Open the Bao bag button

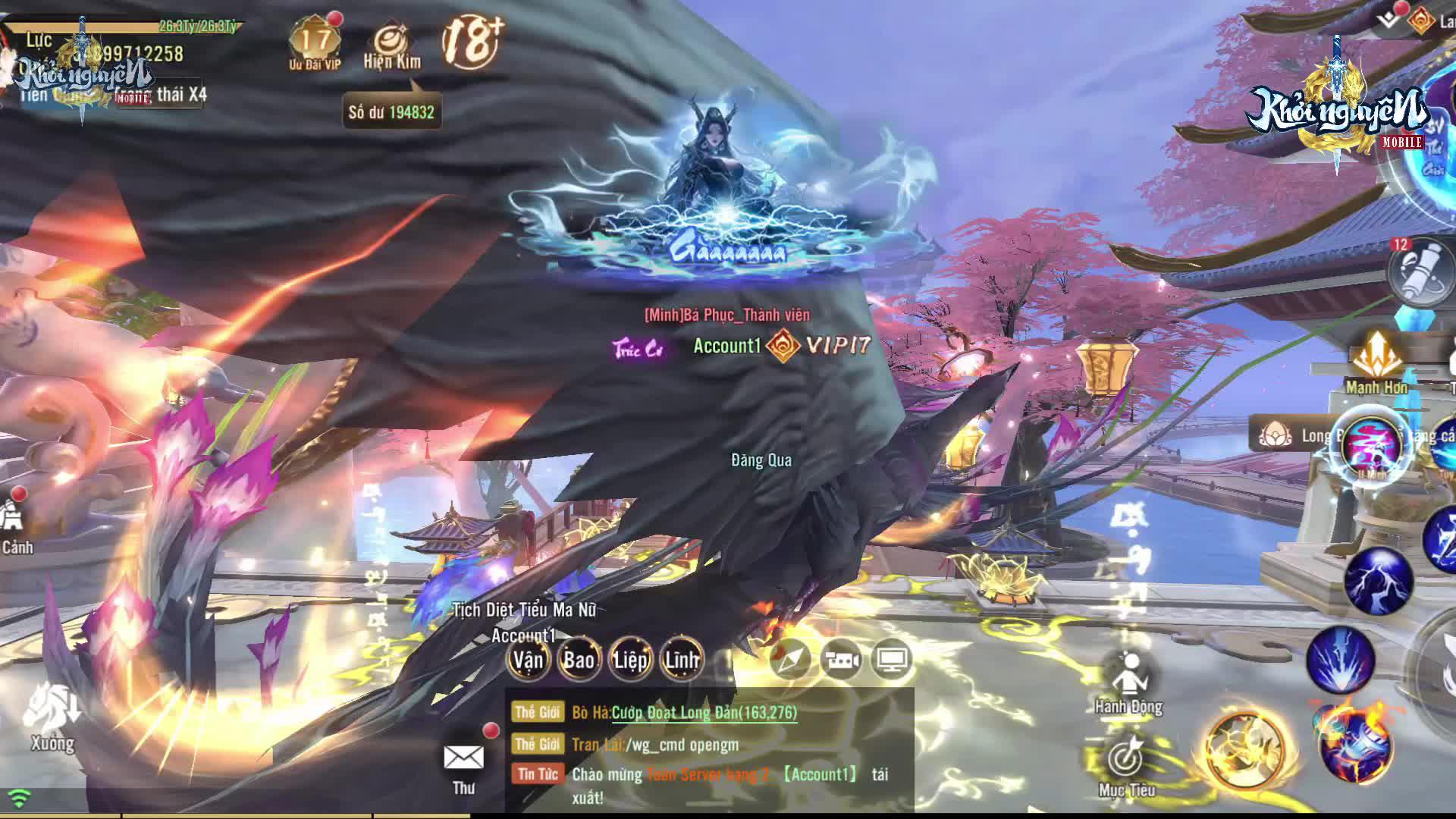[579, 660]
